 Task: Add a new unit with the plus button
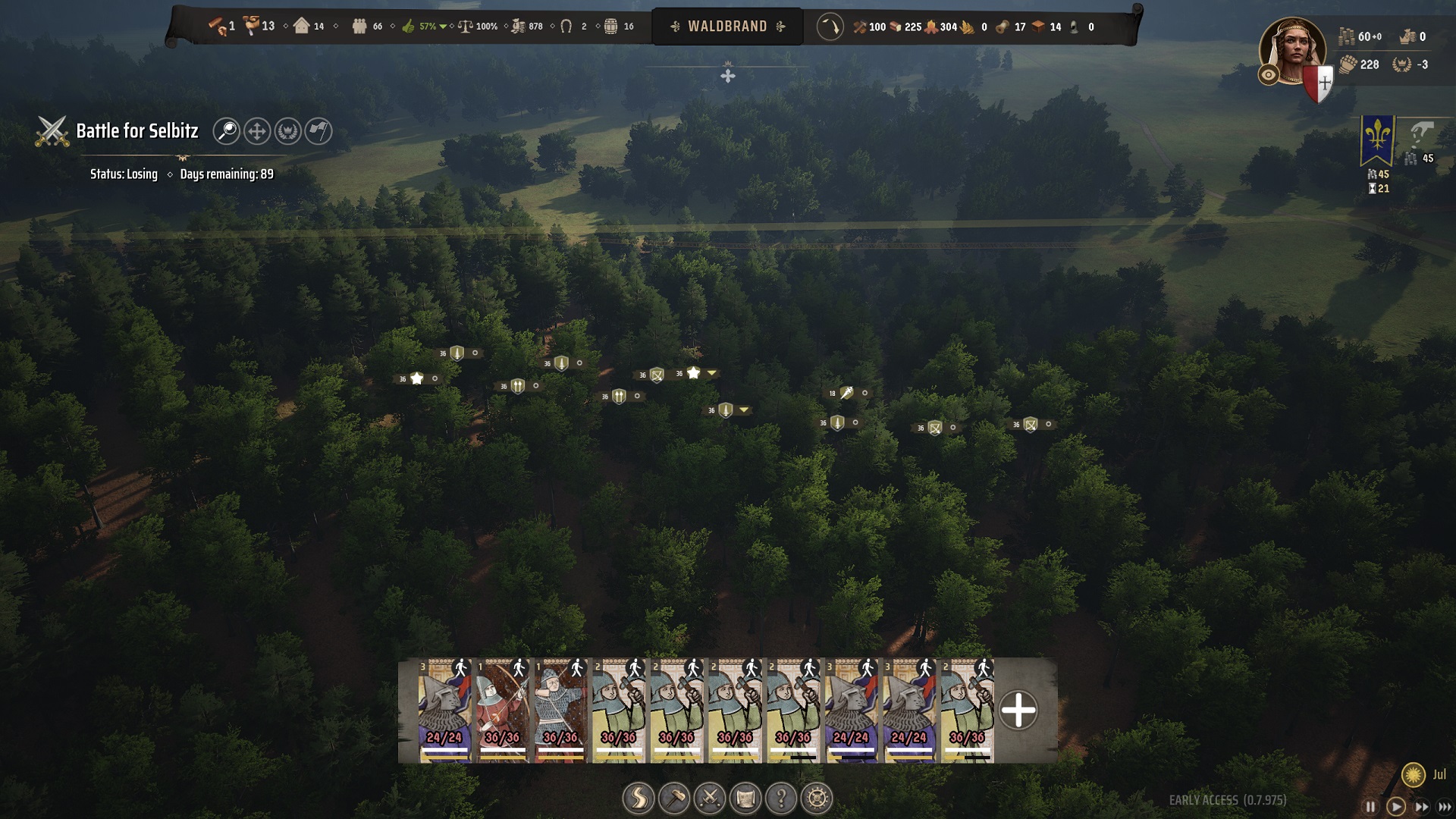pos(1018,711)
